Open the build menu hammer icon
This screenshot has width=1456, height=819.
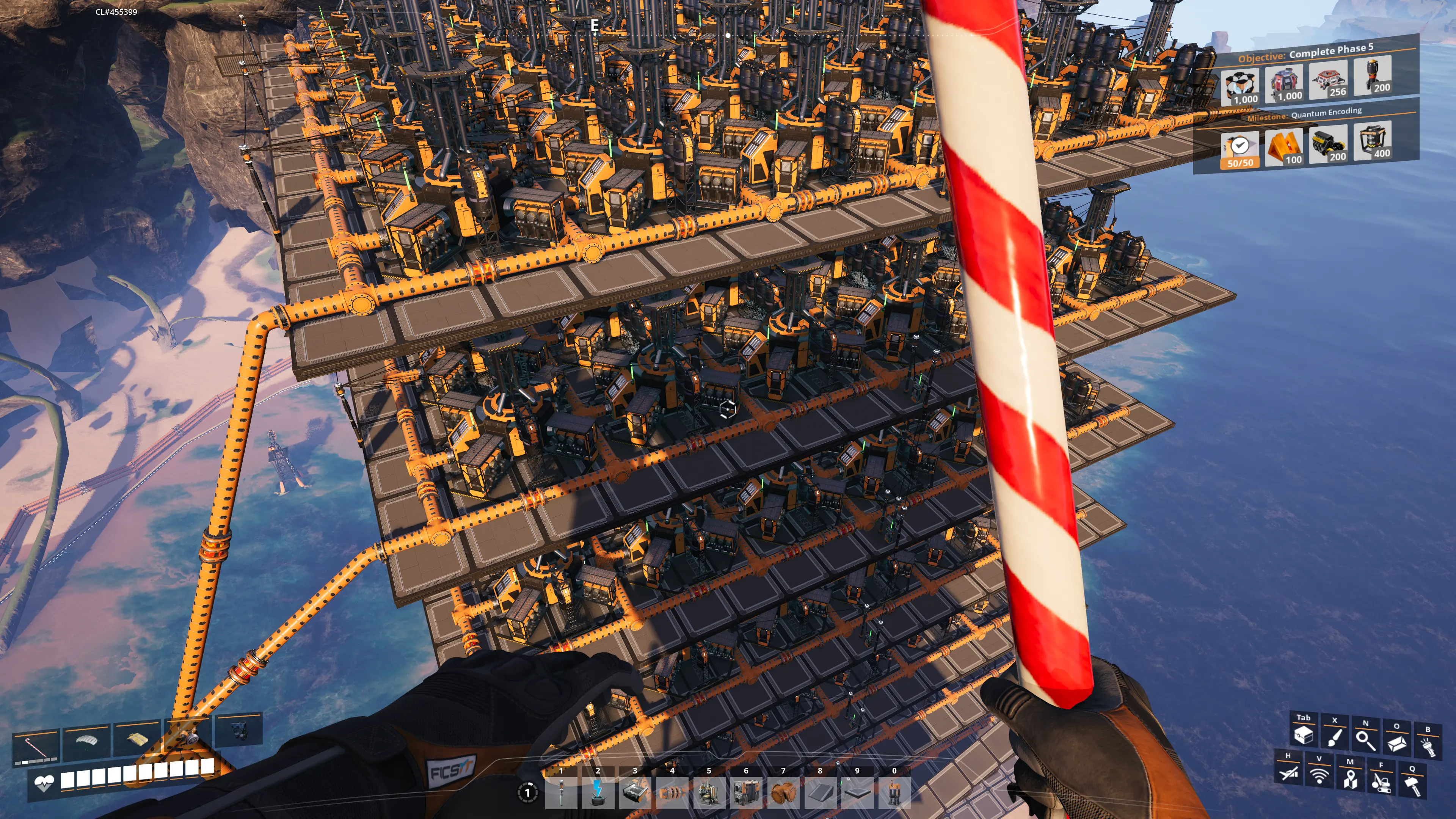click(x=1412, y=785)
